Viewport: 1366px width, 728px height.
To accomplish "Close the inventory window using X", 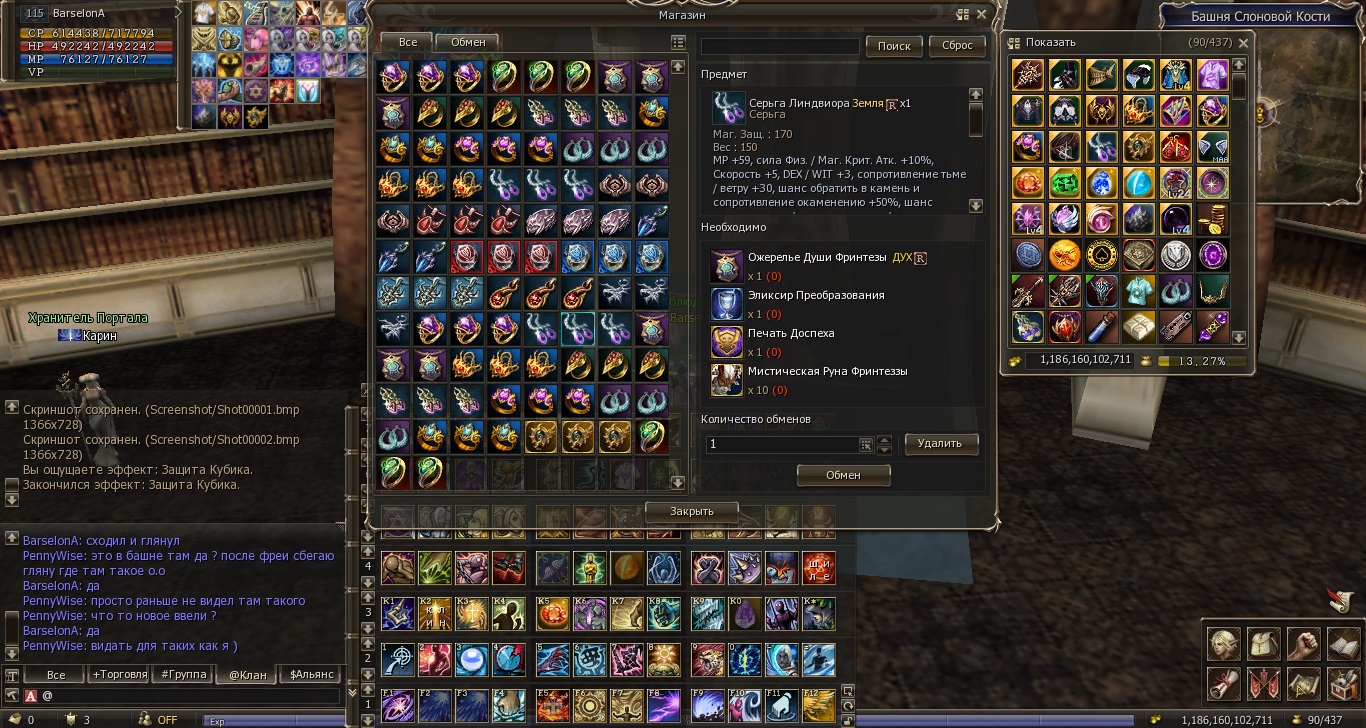I will (x=1243, y=43).
